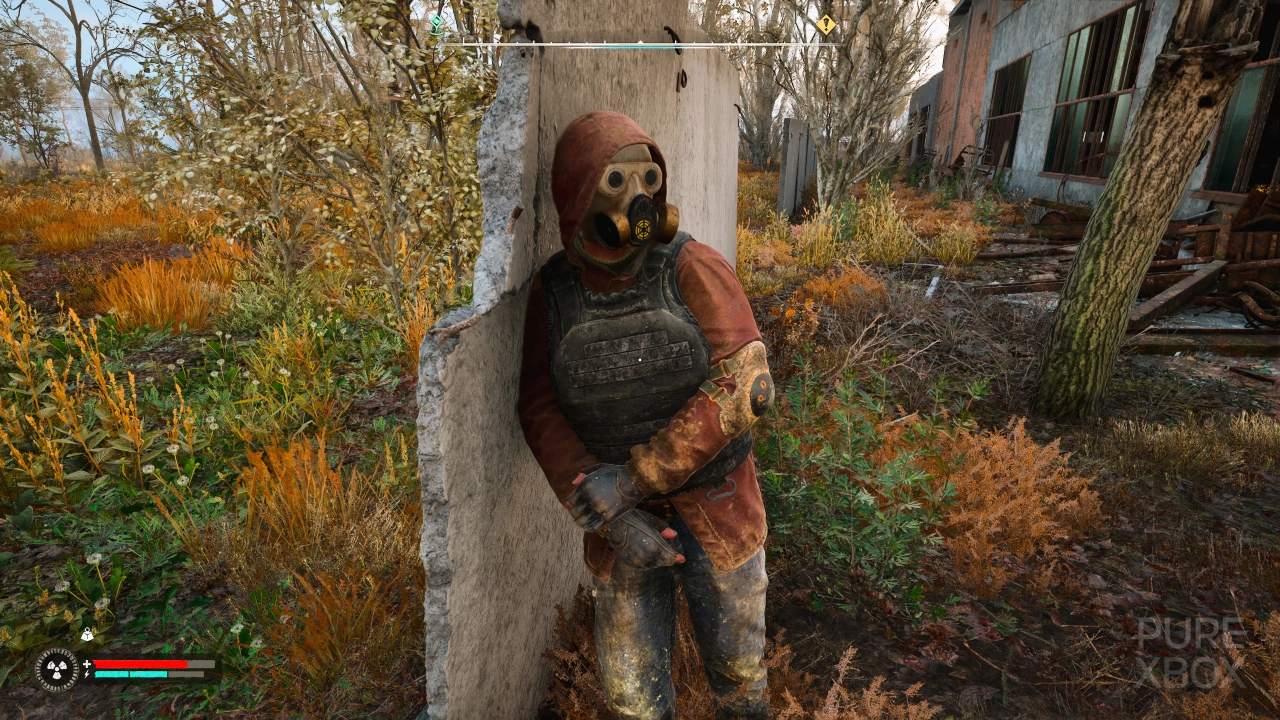Toggle the encumbrance status indicator

coord(87,633)
